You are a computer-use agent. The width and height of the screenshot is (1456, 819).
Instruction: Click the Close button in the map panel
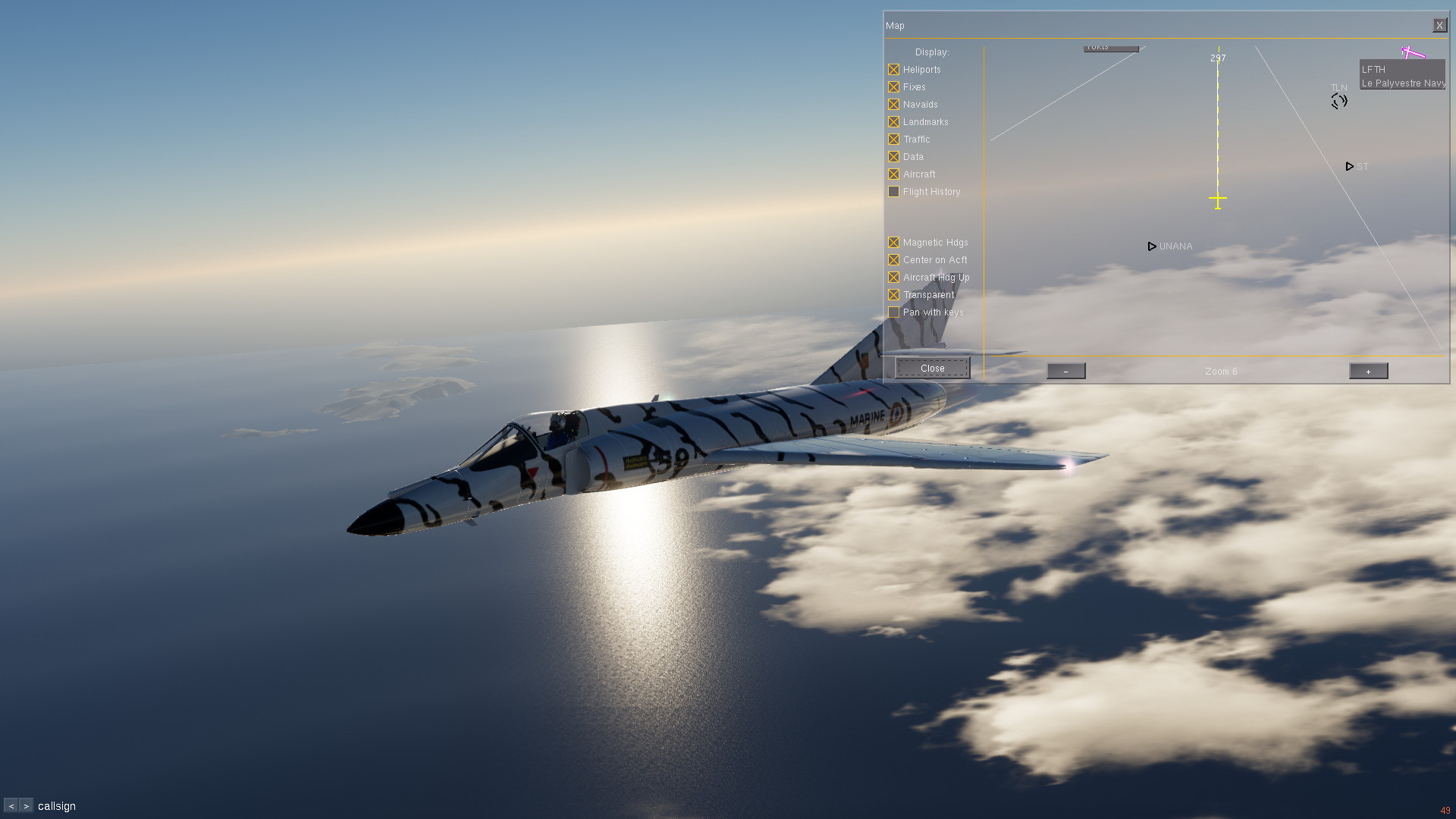click(x=932, y=369)
